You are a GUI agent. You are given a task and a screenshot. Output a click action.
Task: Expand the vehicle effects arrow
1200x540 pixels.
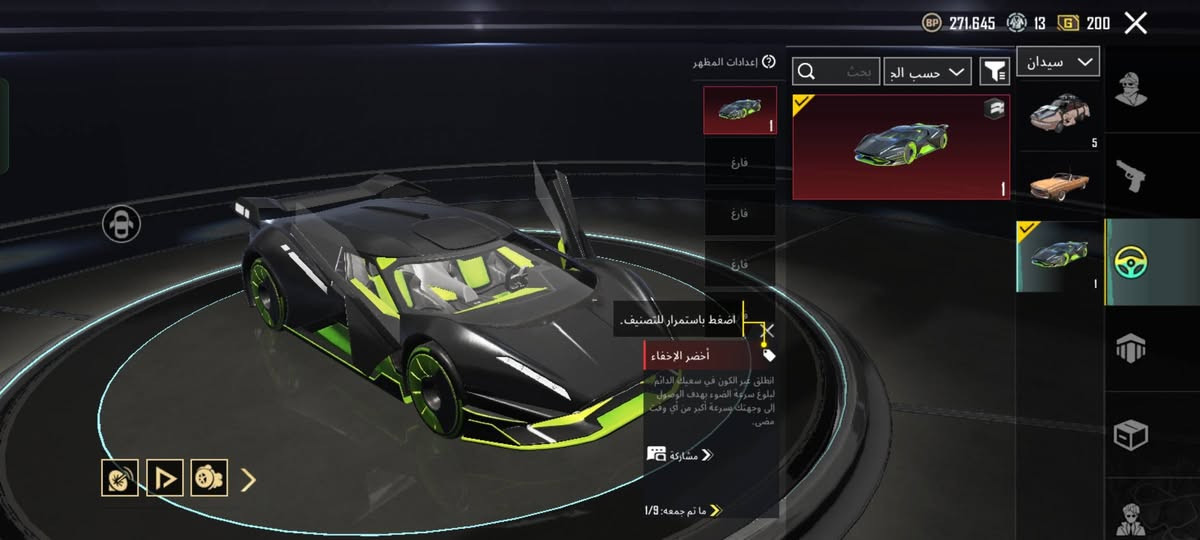click(x=249, y=479)
